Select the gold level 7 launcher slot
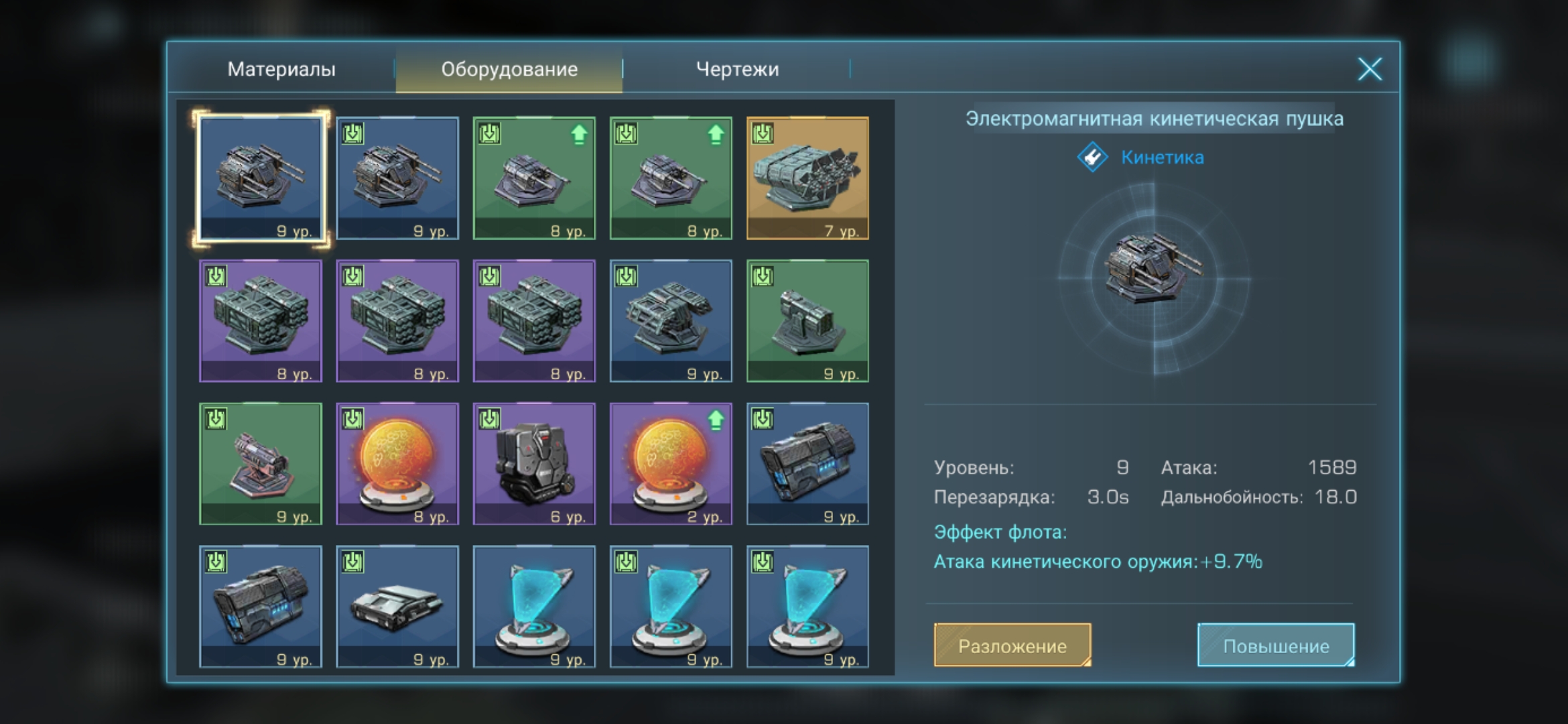 click(807, 178)
